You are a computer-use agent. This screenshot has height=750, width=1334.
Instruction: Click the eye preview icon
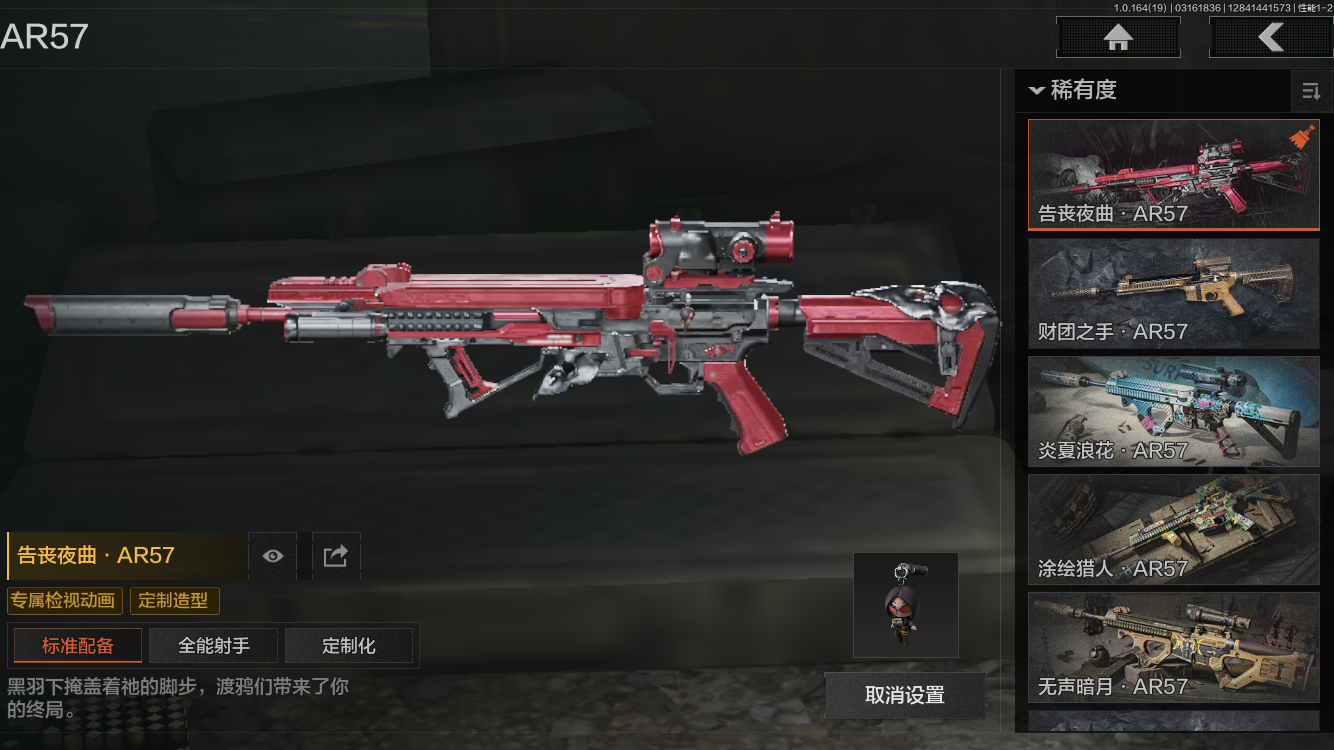[x=272, y=556]
